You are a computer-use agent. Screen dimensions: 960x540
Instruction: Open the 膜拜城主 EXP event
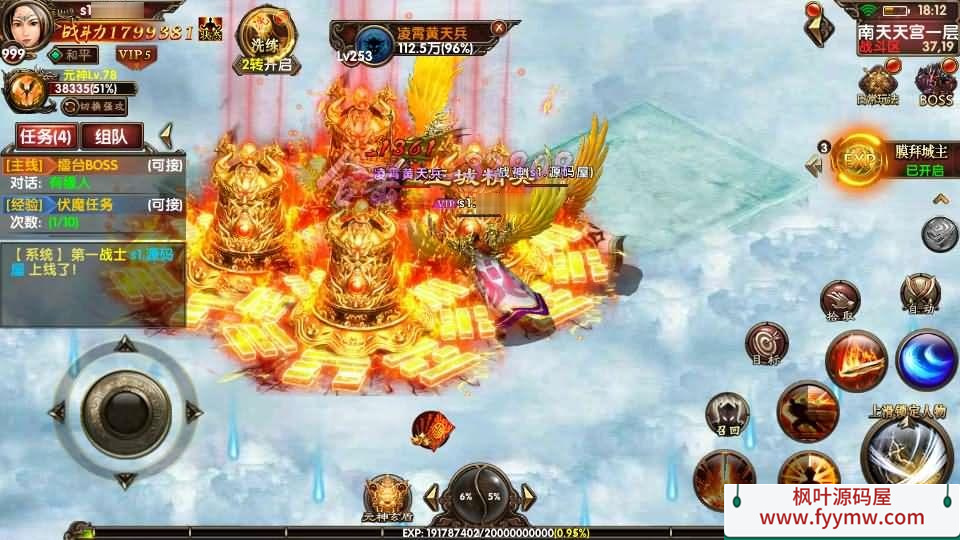tap(862, 159)
